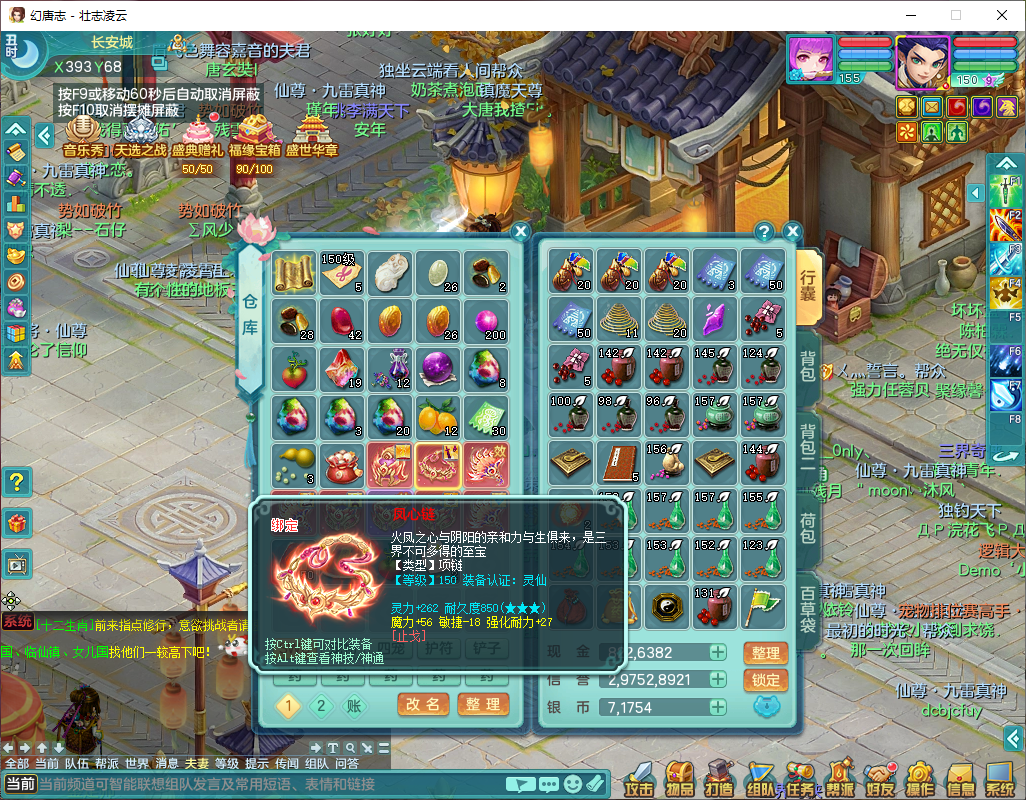Click the warehouse 改名 rename button
This screenshot has height=800, width=1026.
coord(423,704)
